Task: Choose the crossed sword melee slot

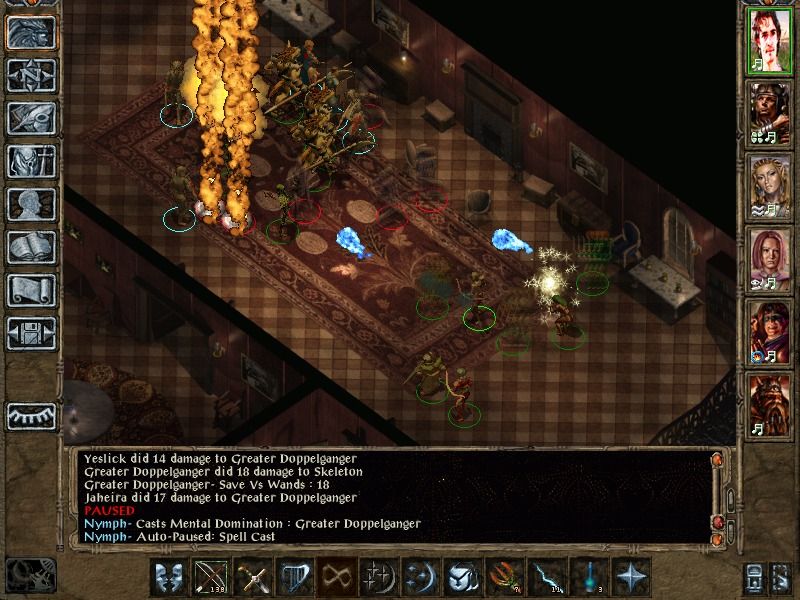Action: (253, 578)
